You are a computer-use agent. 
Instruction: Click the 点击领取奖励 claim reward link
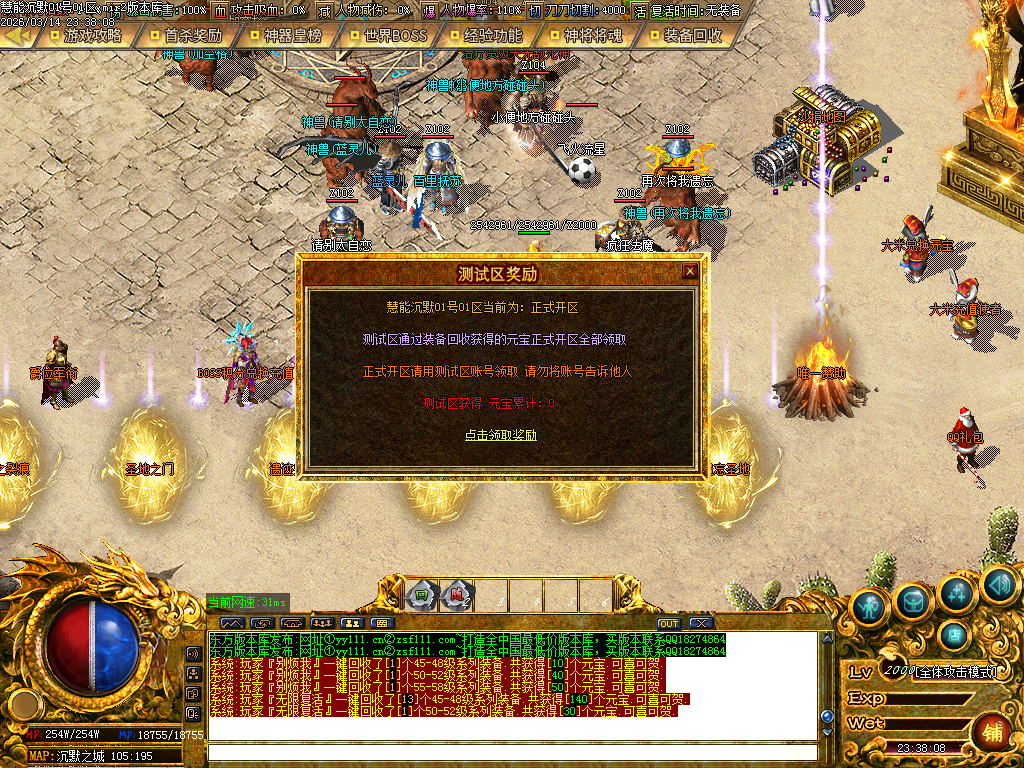point(501,435)
